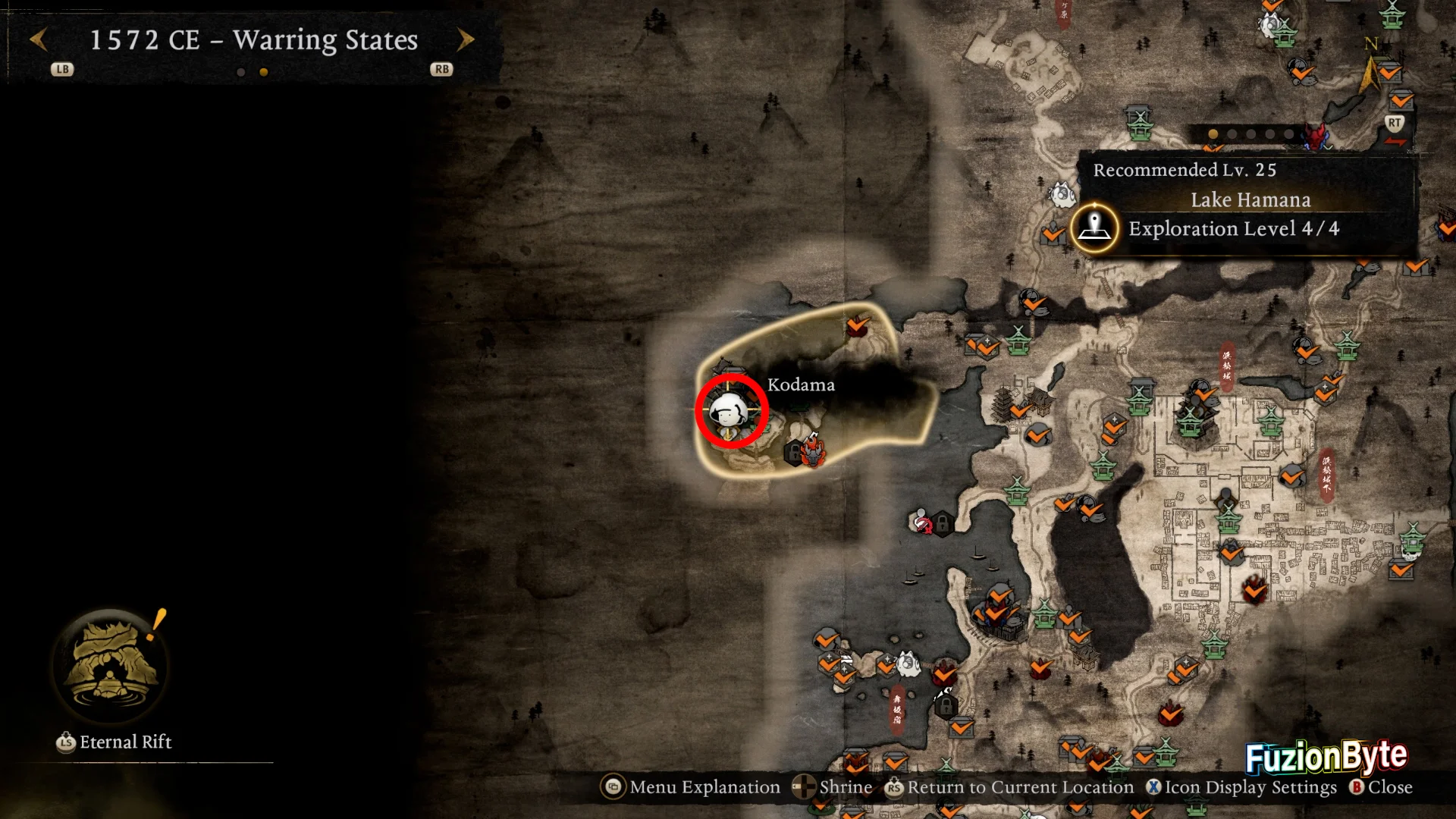Open the Eternal Rift emblem
Screen dimensions: 1456x819
pos(111,665)
